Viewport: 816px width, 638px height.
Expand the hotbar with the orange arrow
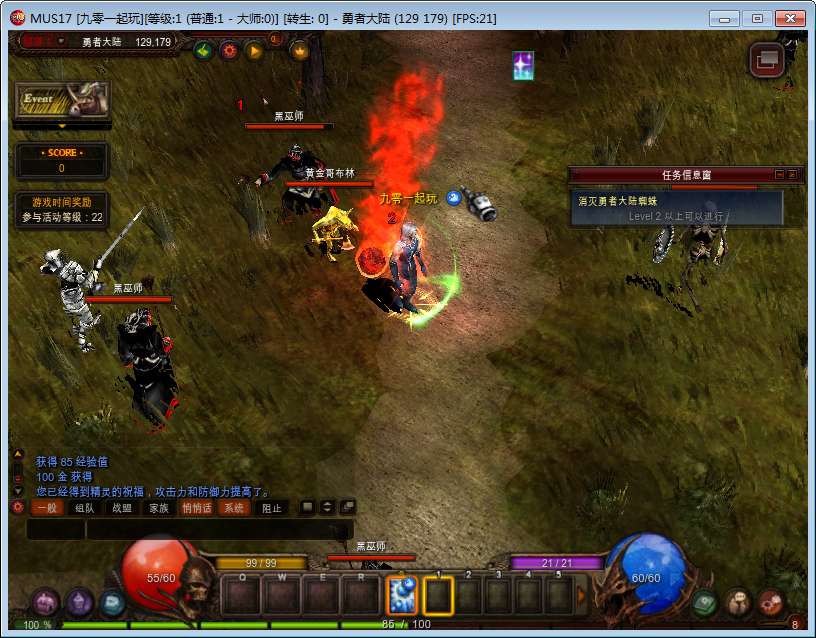click(x=582, y=596)
